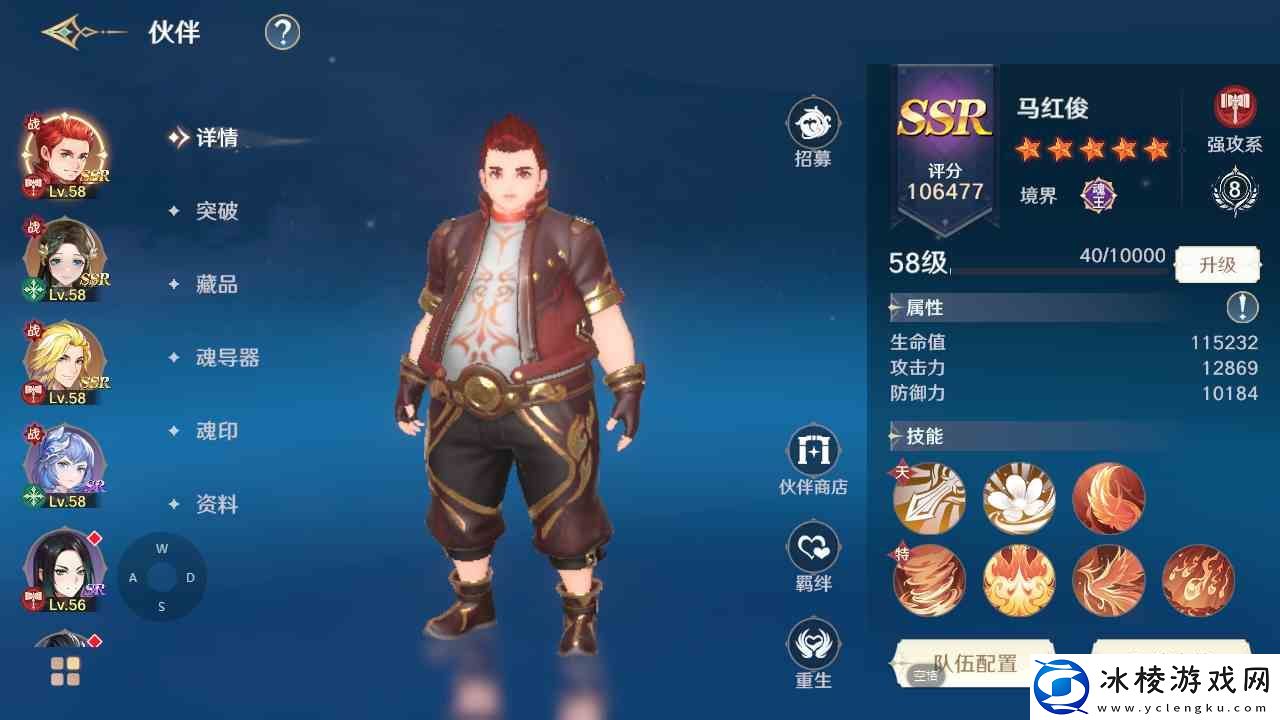Viewport: 1280px width, 720px height.
Task: Select the tornado 特 skill icon
Action: pos(928,580)
